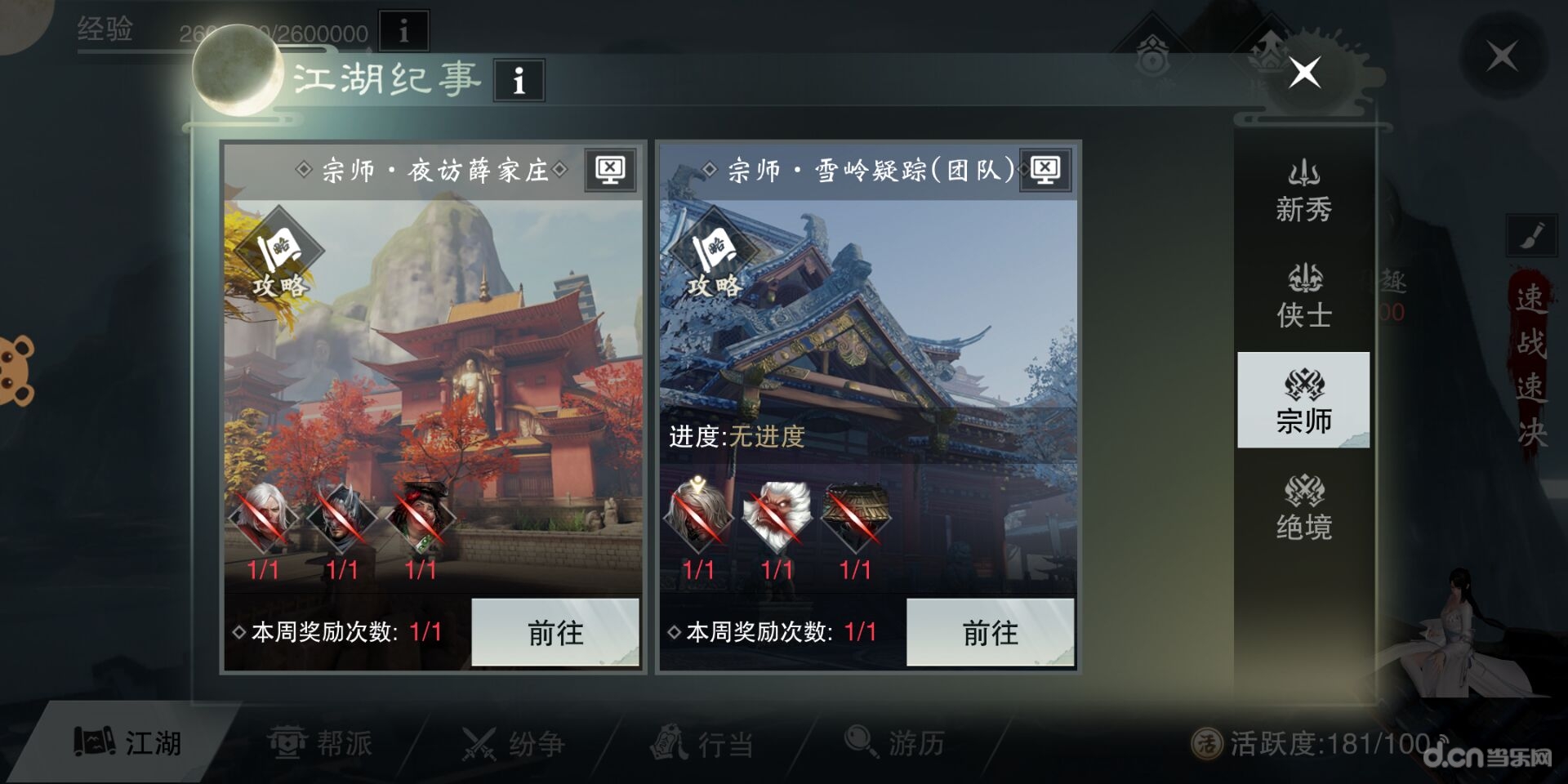Go to 雪岭疑踪 dungeon with 前往
Viewport: 1568px width, 784px height.
(990, 632)
